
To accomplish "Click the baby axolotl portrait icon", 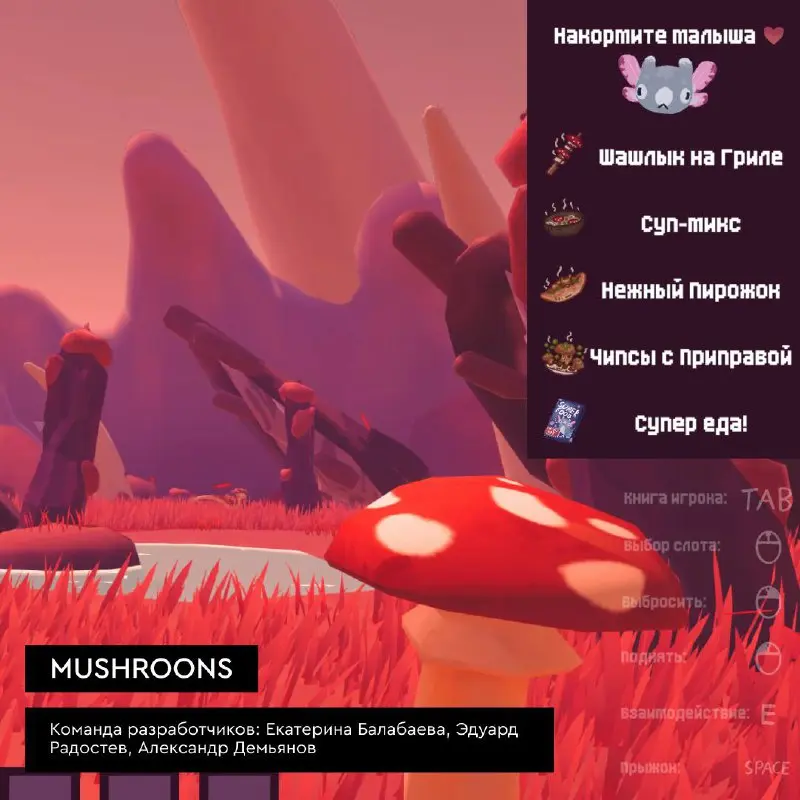I will click(663, 84).
